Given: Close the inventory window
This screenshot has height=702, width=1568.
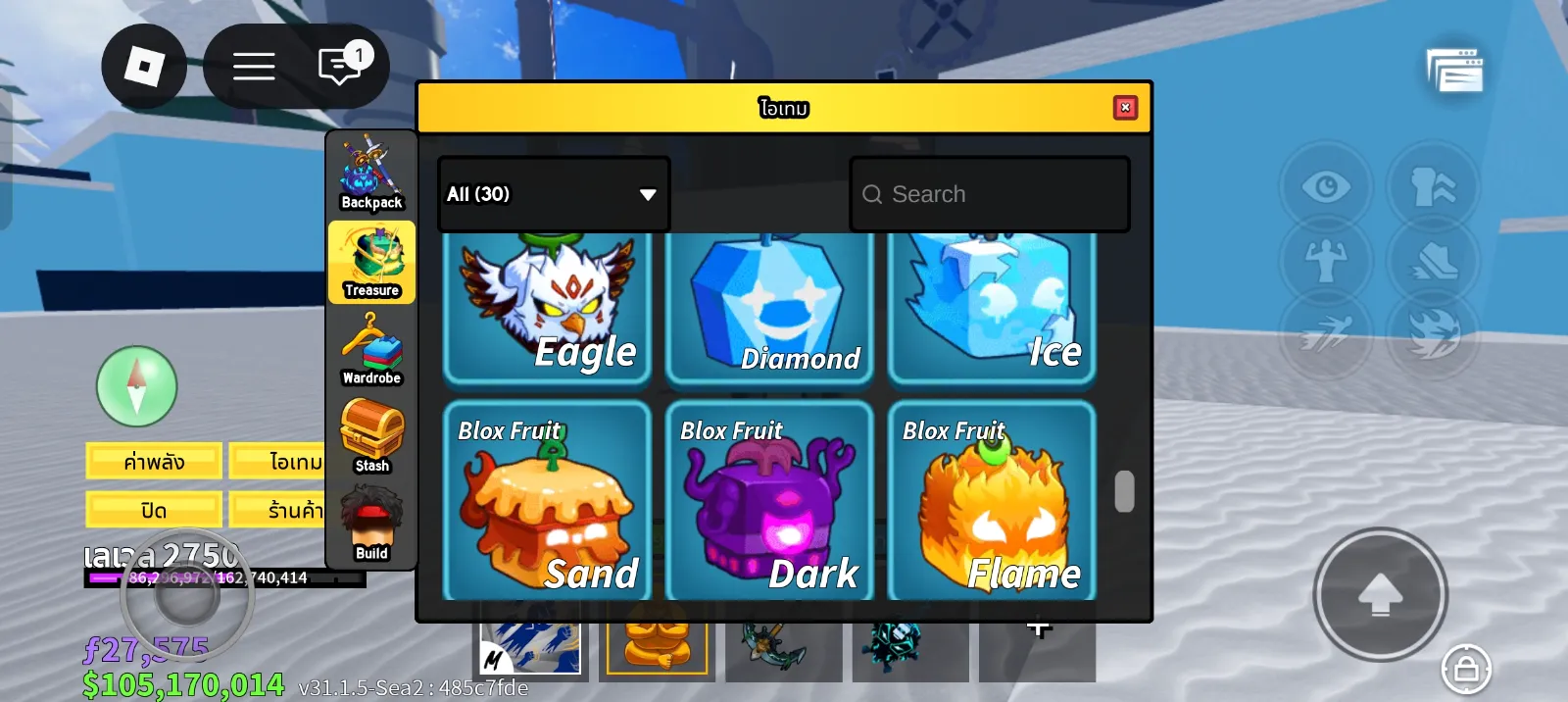Looking at the screenshot, I should click(x=1125, y=107).
